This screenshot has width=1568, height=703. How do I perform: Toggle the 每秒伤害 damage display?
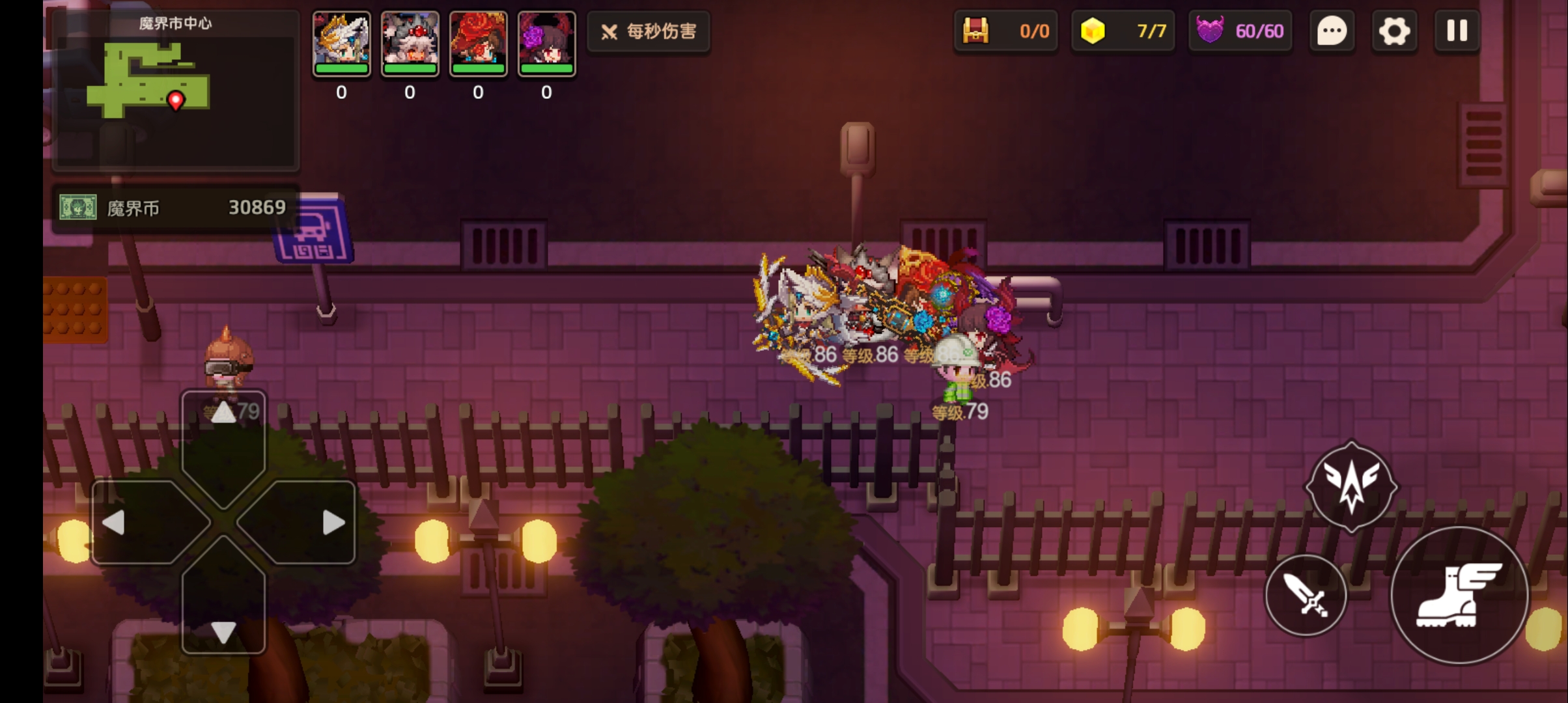point(649,31)
